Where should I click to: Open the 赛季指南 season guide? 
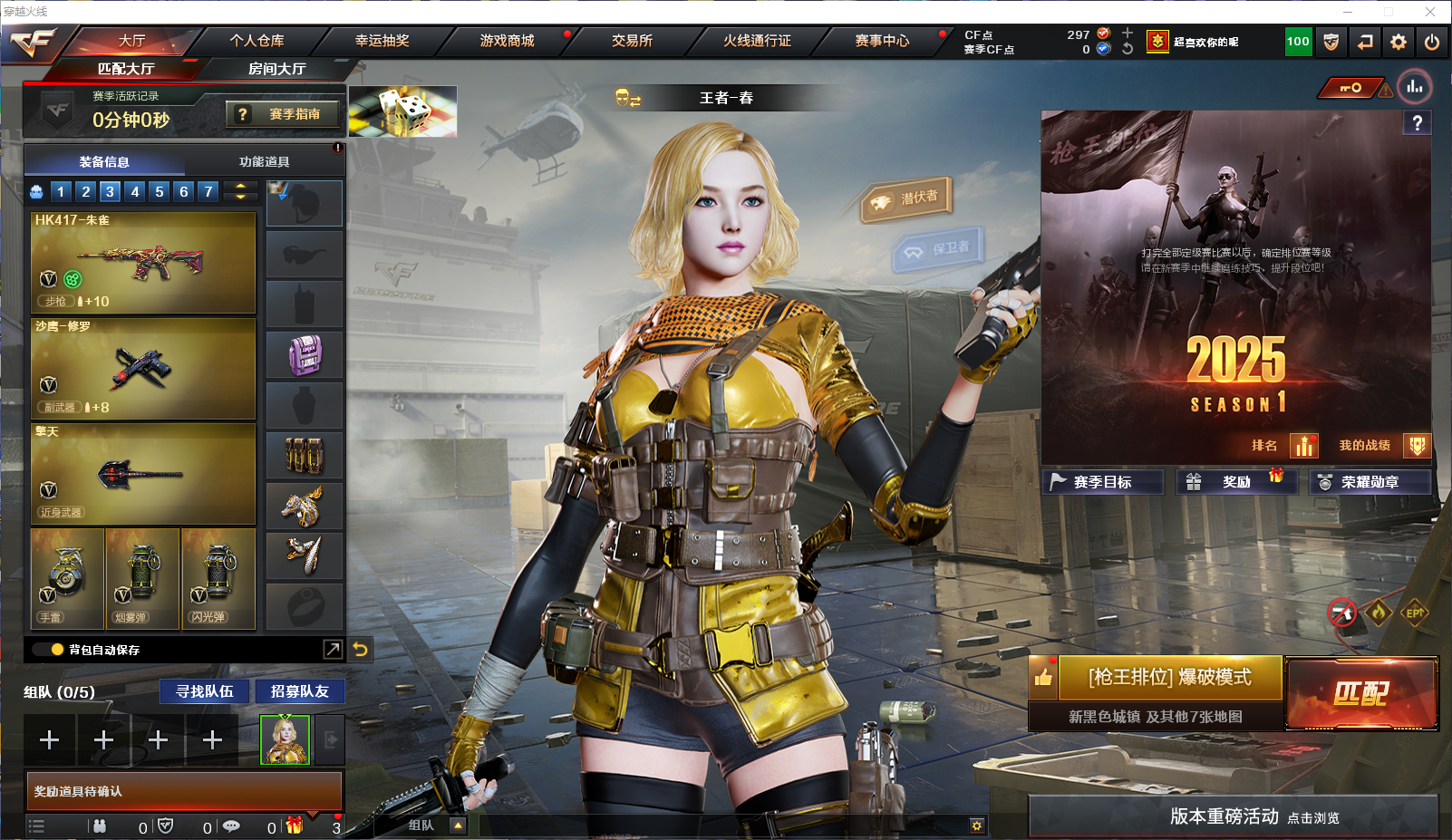tap(282, 113)
